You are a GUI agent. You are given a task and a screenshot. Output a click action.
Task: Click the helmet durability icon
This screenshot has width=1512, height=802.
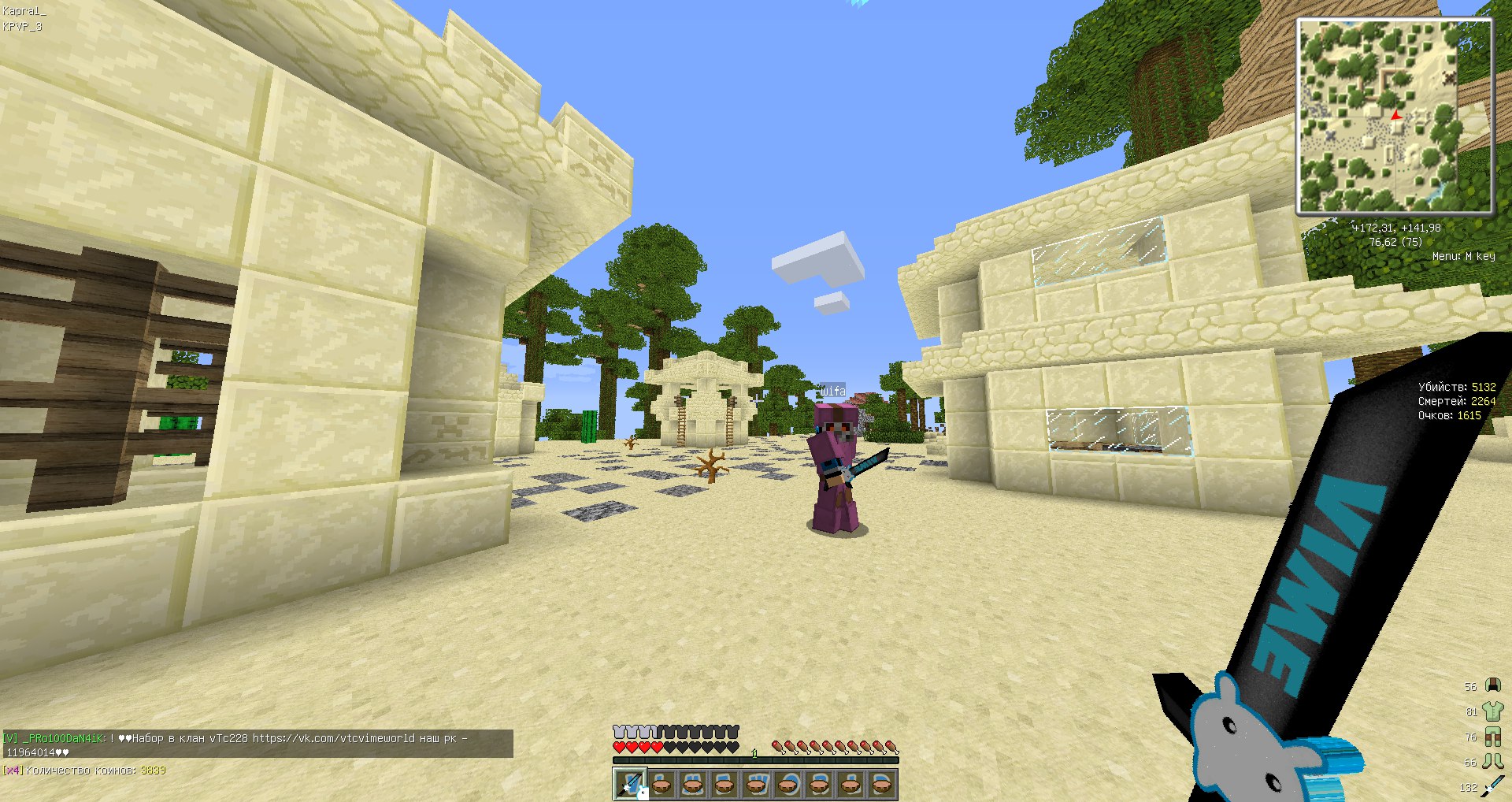(1492, 686)
